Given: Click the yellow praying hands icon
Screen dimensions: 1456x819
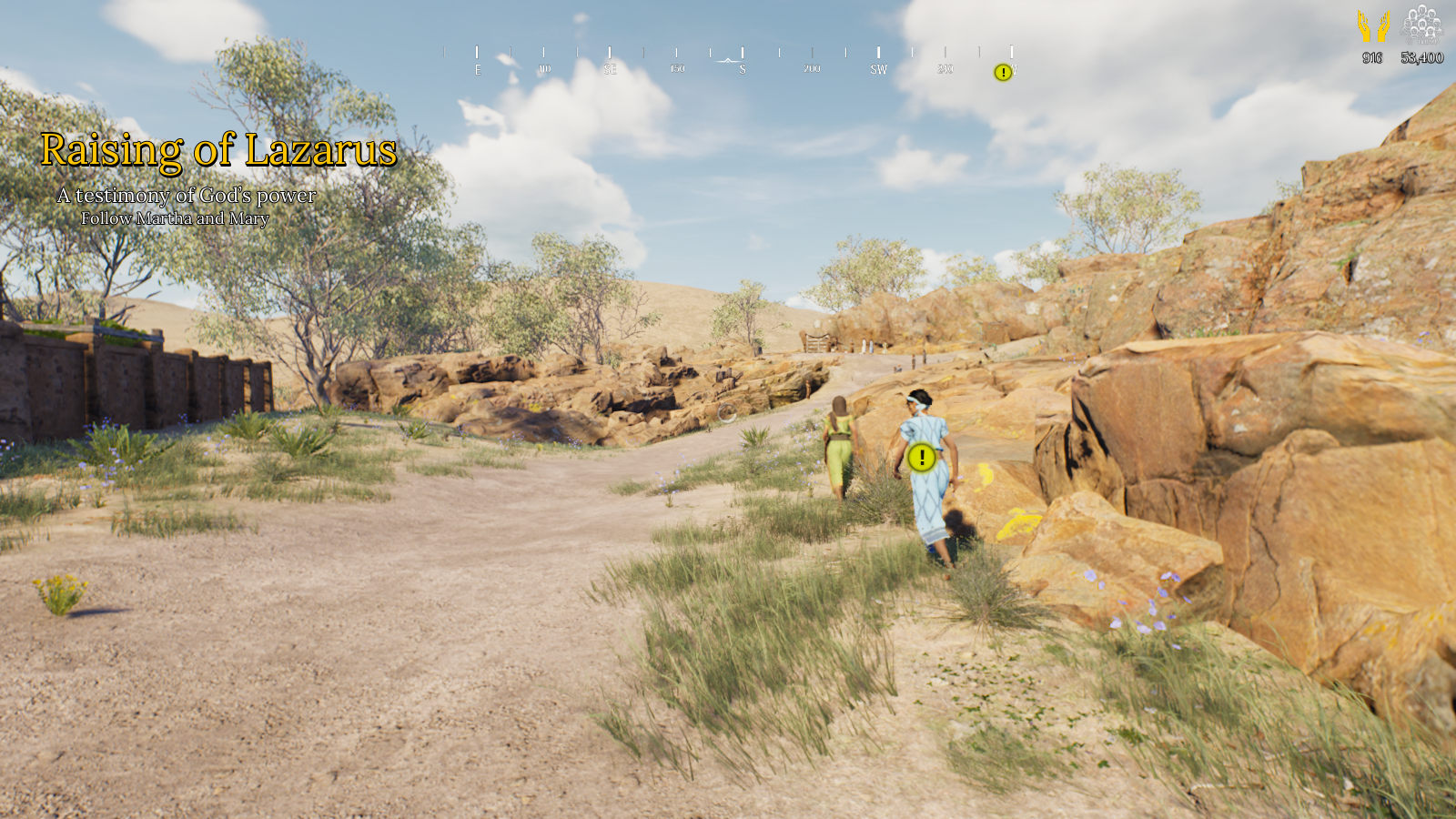Looking at the screenshot, I should [x=1373, y=26].
